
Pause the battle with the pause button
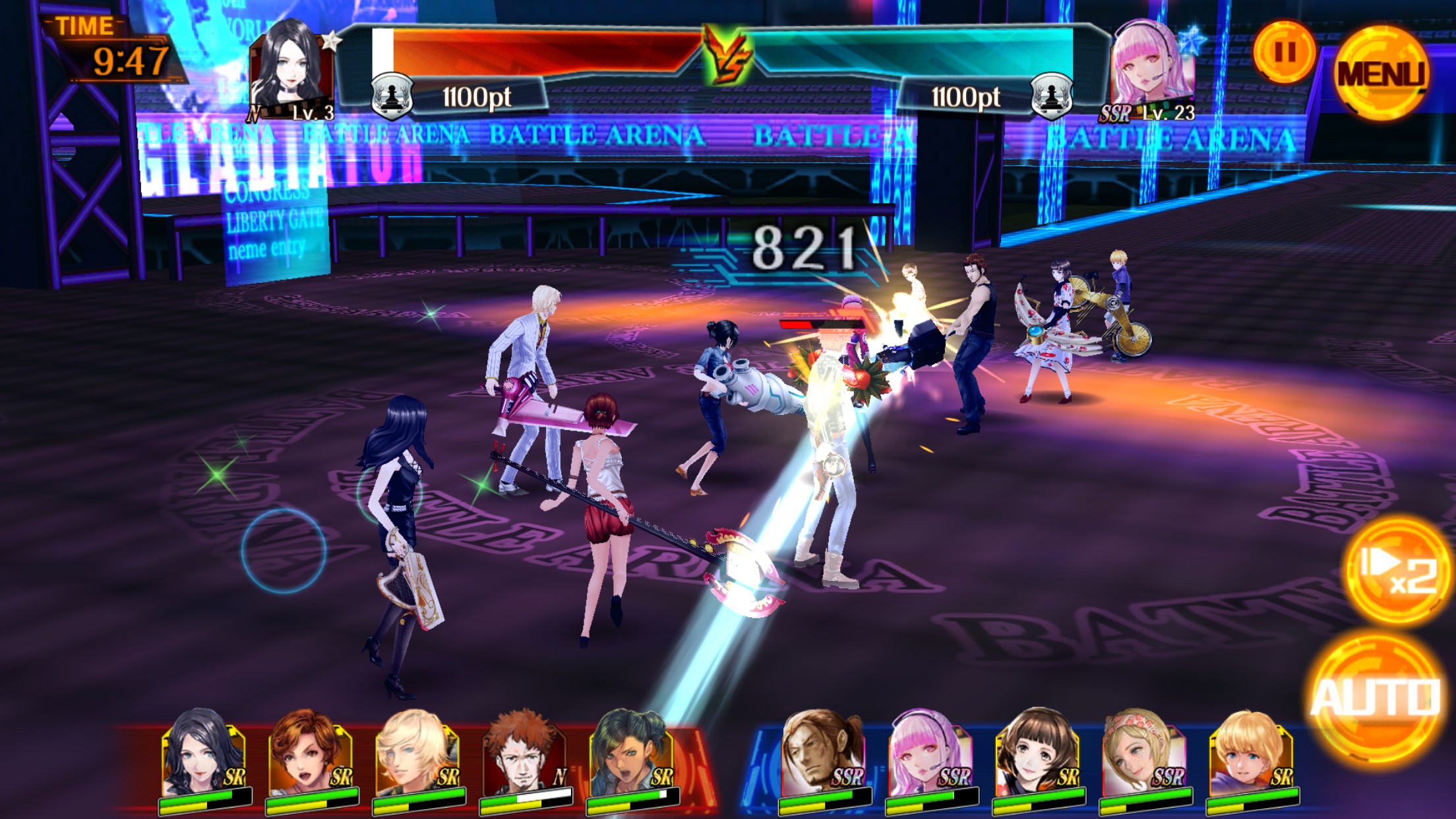click(x=1284, y=52)
